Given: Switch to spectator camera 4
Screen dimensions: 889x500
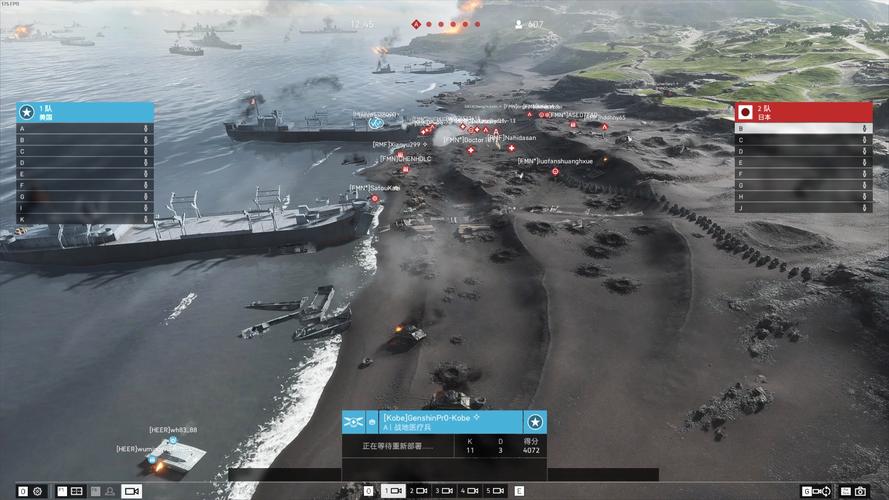Looking at the screenshot, I should pos(470,491).
